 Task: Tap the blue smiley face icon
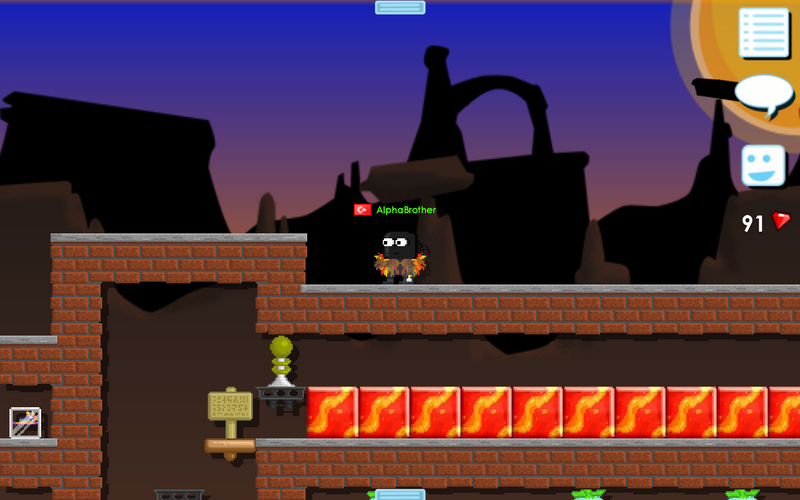[763, 165]
